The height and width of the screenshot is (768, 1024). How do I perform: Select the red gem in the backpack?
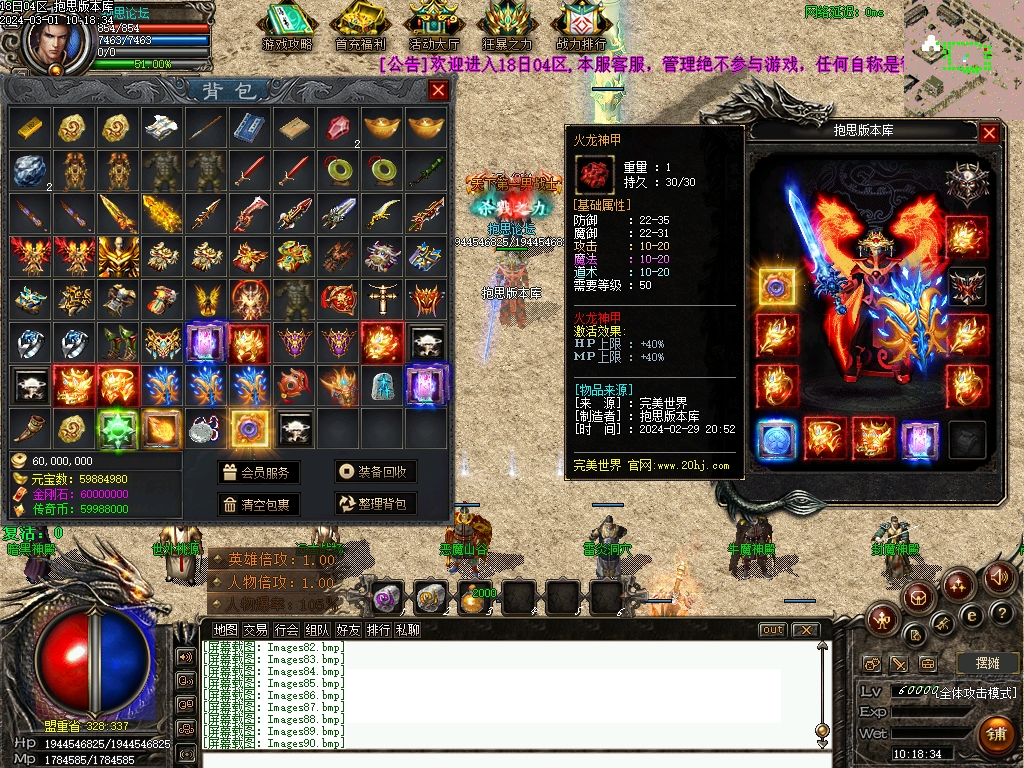click(x=337, y=127)
